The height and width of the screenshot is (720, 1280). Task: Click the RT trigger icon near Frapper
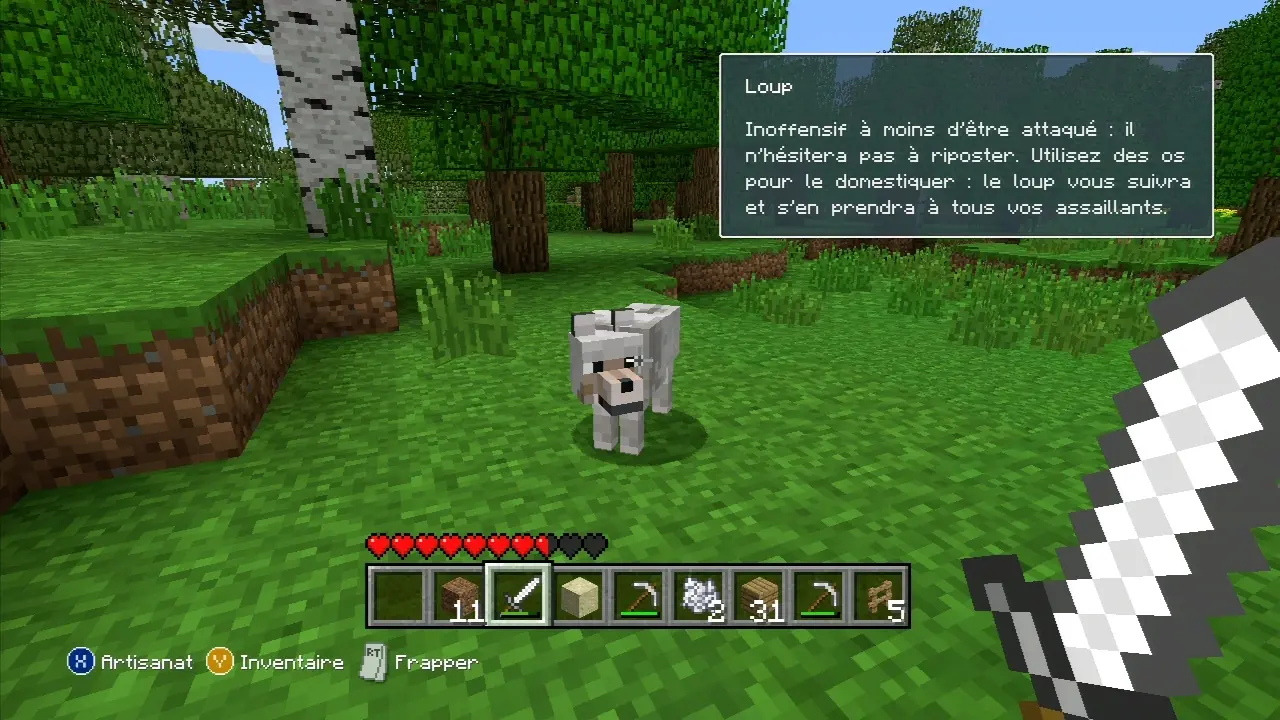pyautogui.click(x=373, y=661)
